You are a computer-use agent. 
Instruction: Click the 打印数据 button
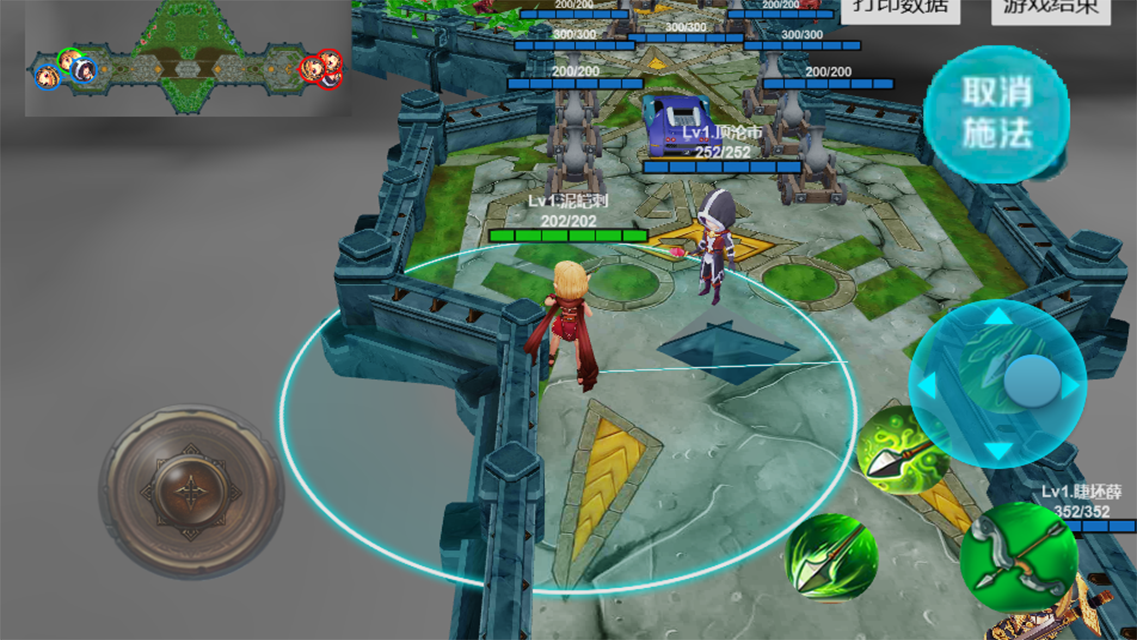(x=900, y=9)
